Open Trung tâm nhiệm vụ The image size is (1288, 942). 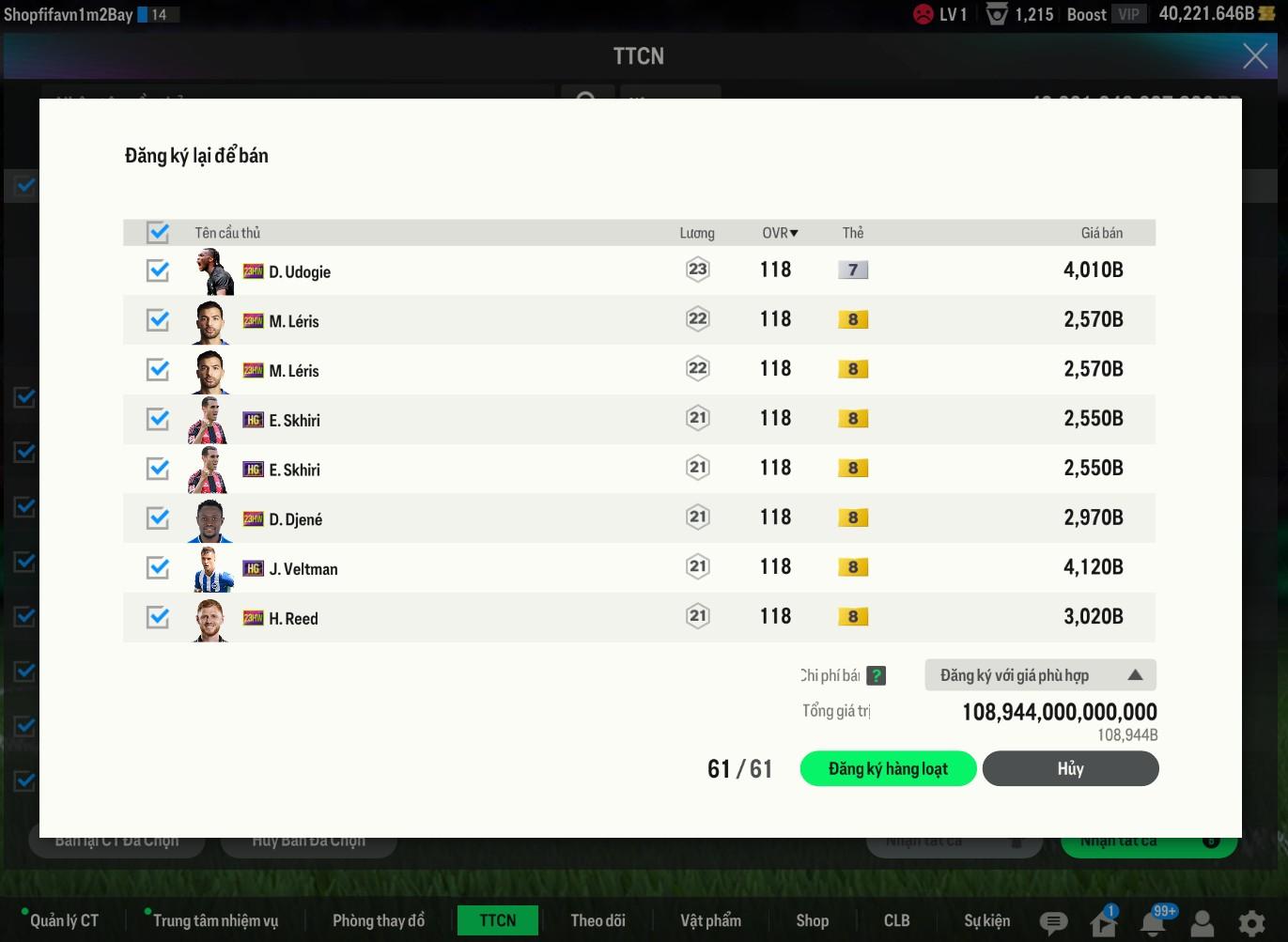tap(215, 920)
